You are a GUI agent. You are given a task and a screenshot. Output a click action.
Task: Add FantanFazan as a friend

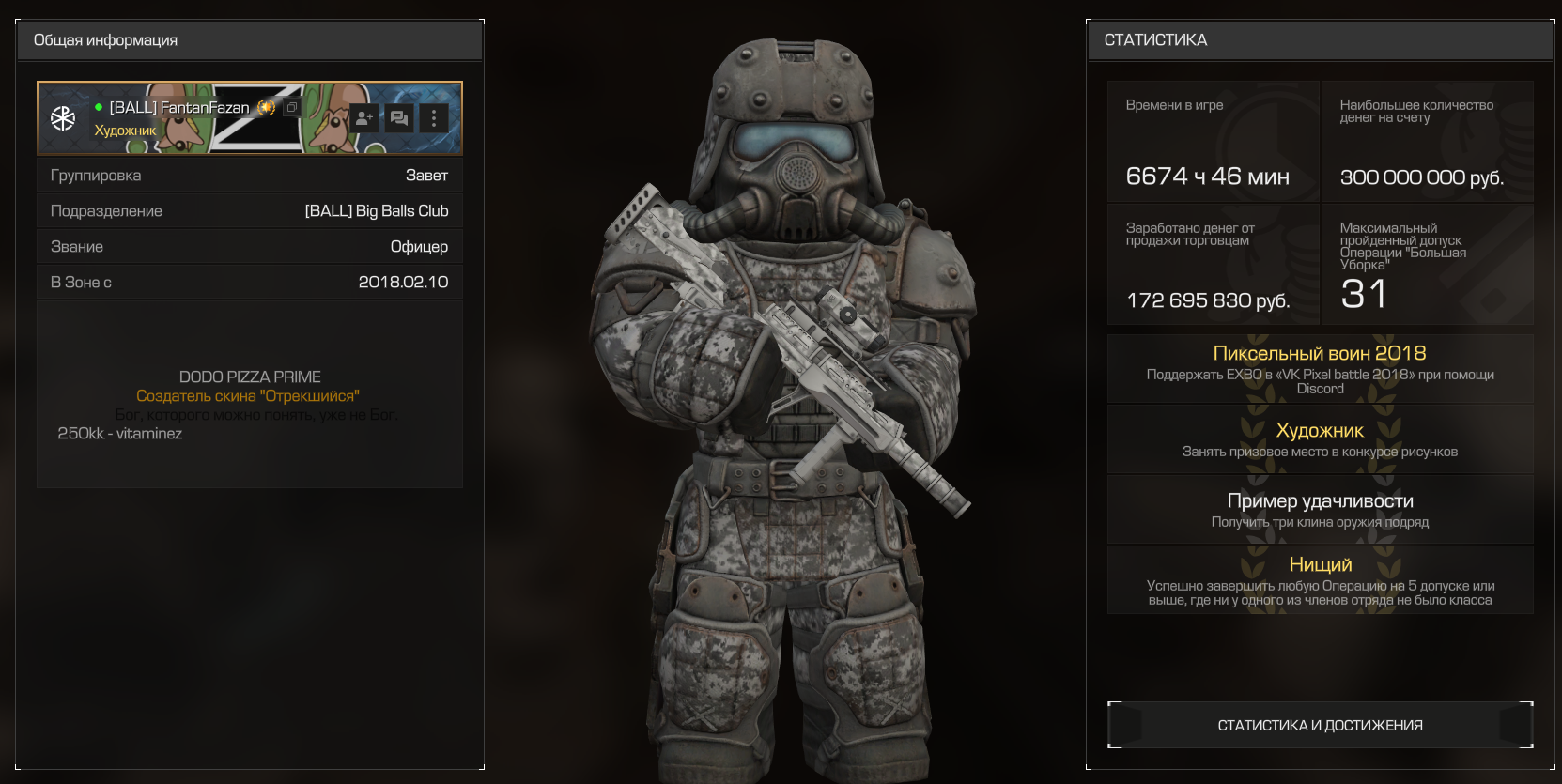tap(363, 118)
